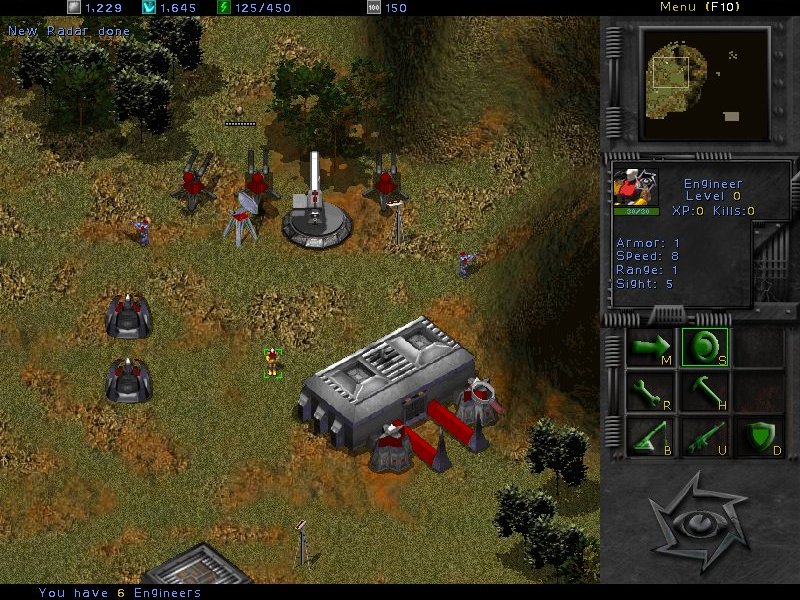Click the rifle icon command
Image resolution: width=800 pixels, height=600 pixels.
point(704,437)
